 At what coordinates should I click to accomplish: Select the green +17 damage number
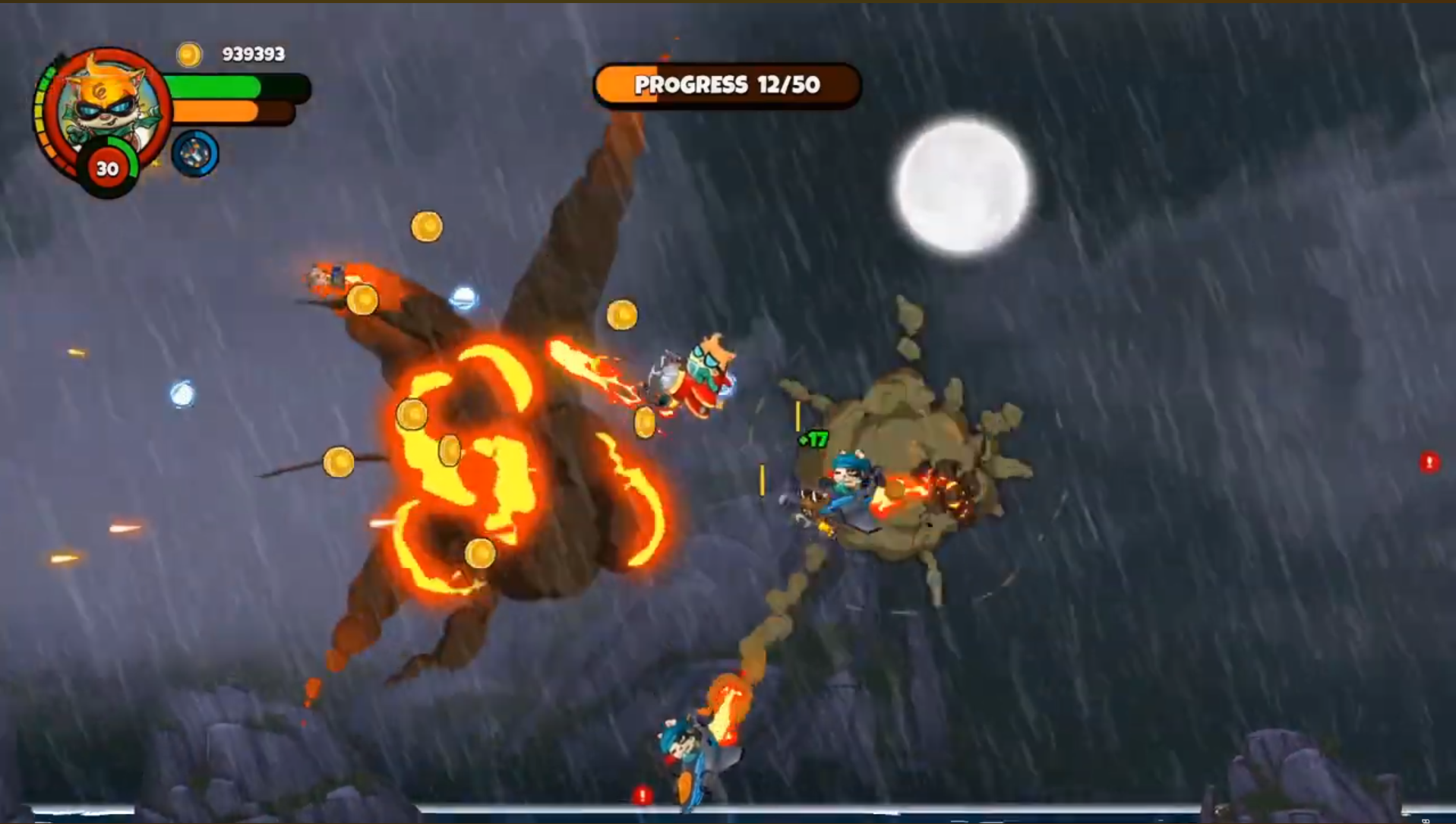pos(812,439)
